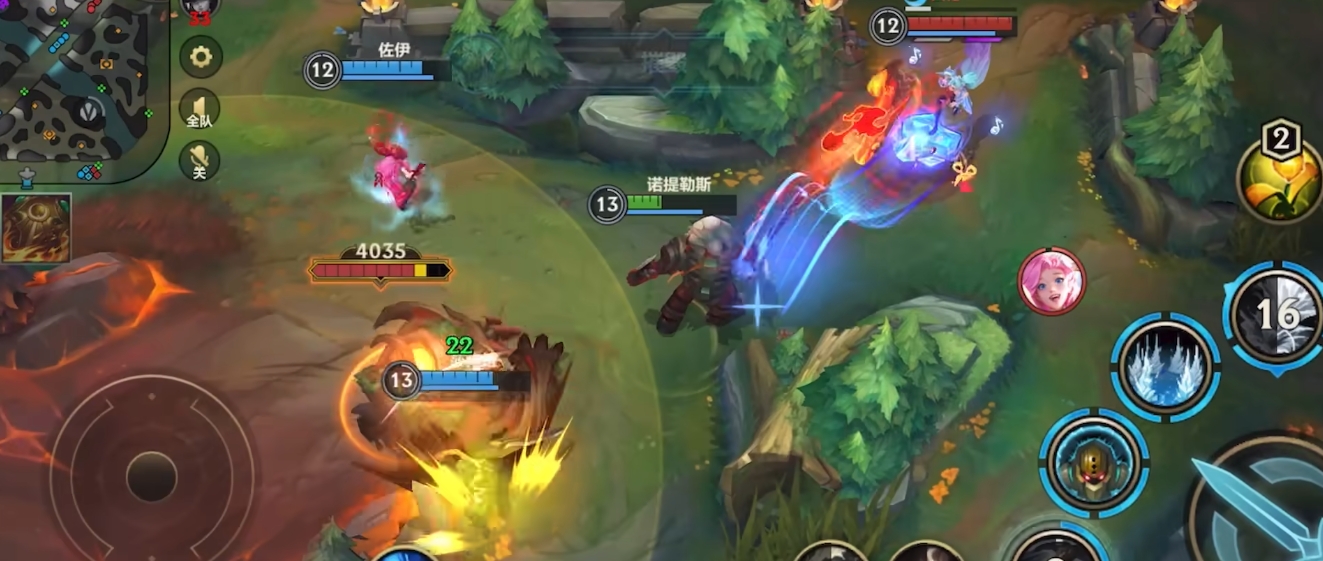Activate the ability showing a 16 cooldown

point(1277,316)
